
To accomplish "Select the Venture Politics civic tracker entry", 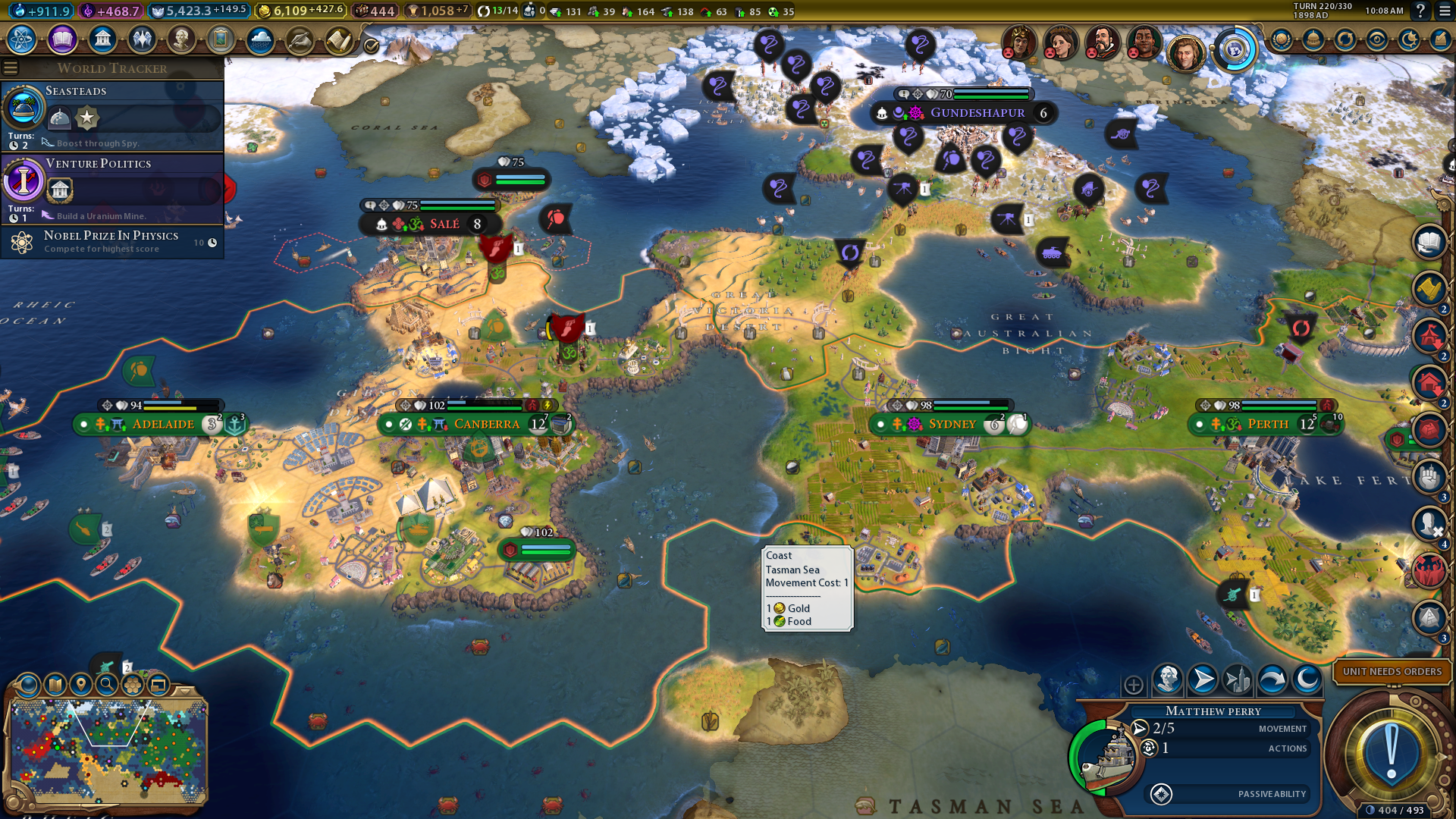I will [x=112, y=188].
